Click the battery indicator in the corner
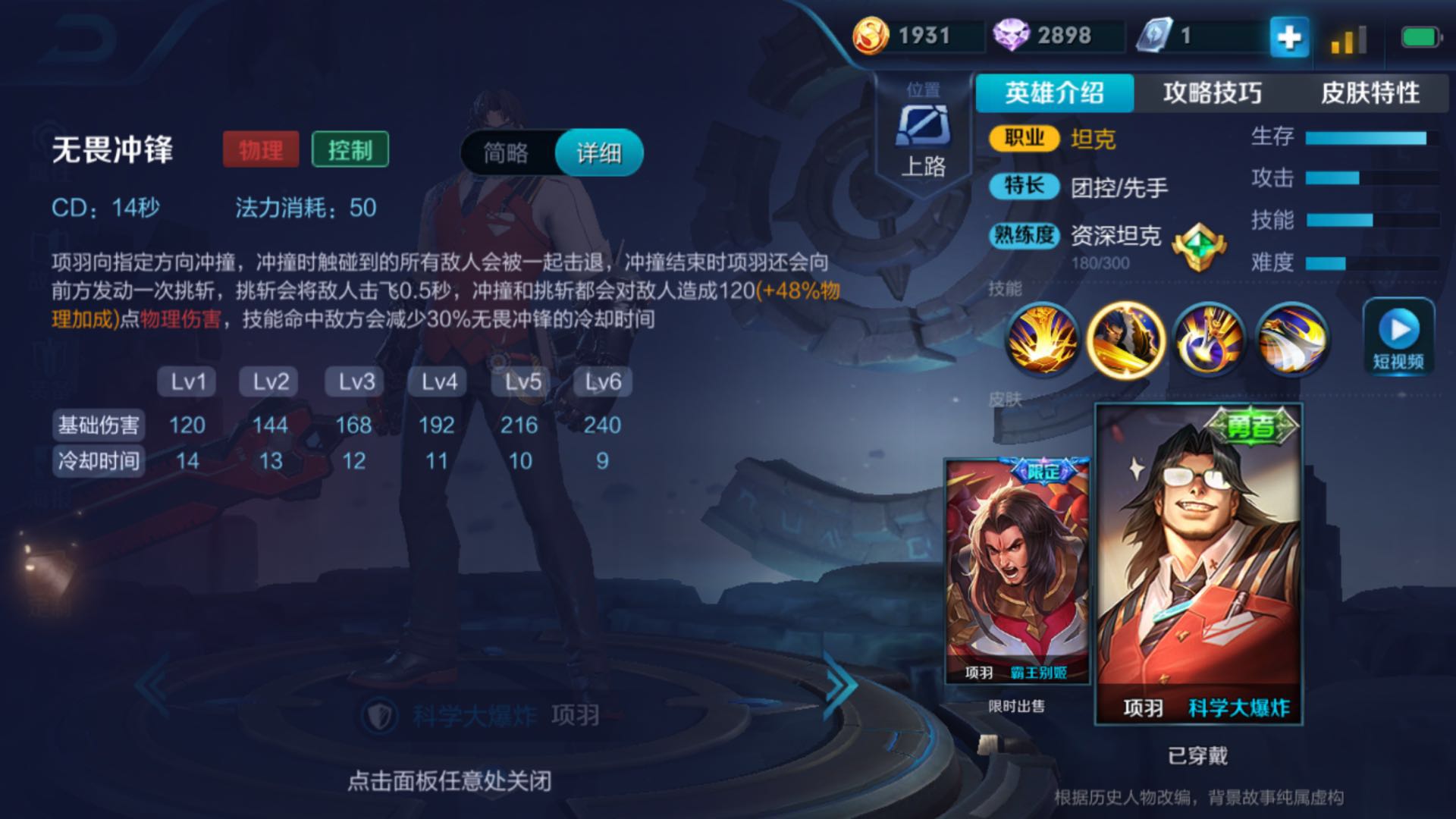 click(1418, 34)
